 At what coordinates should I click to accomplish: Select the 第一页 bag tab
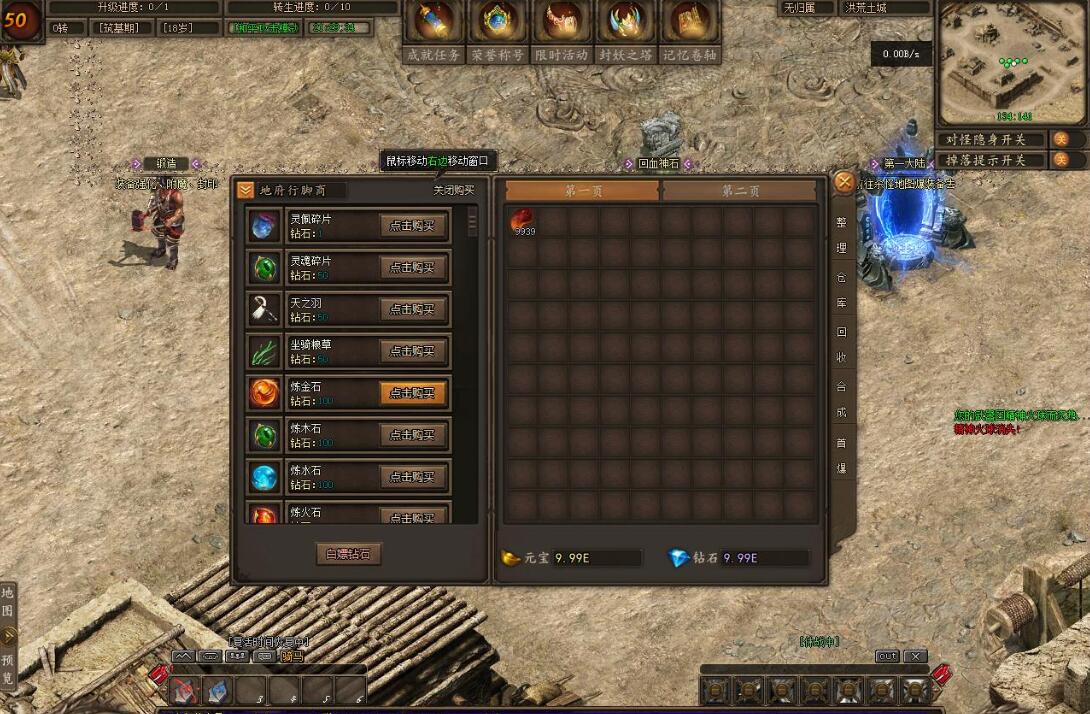(582, 191)
